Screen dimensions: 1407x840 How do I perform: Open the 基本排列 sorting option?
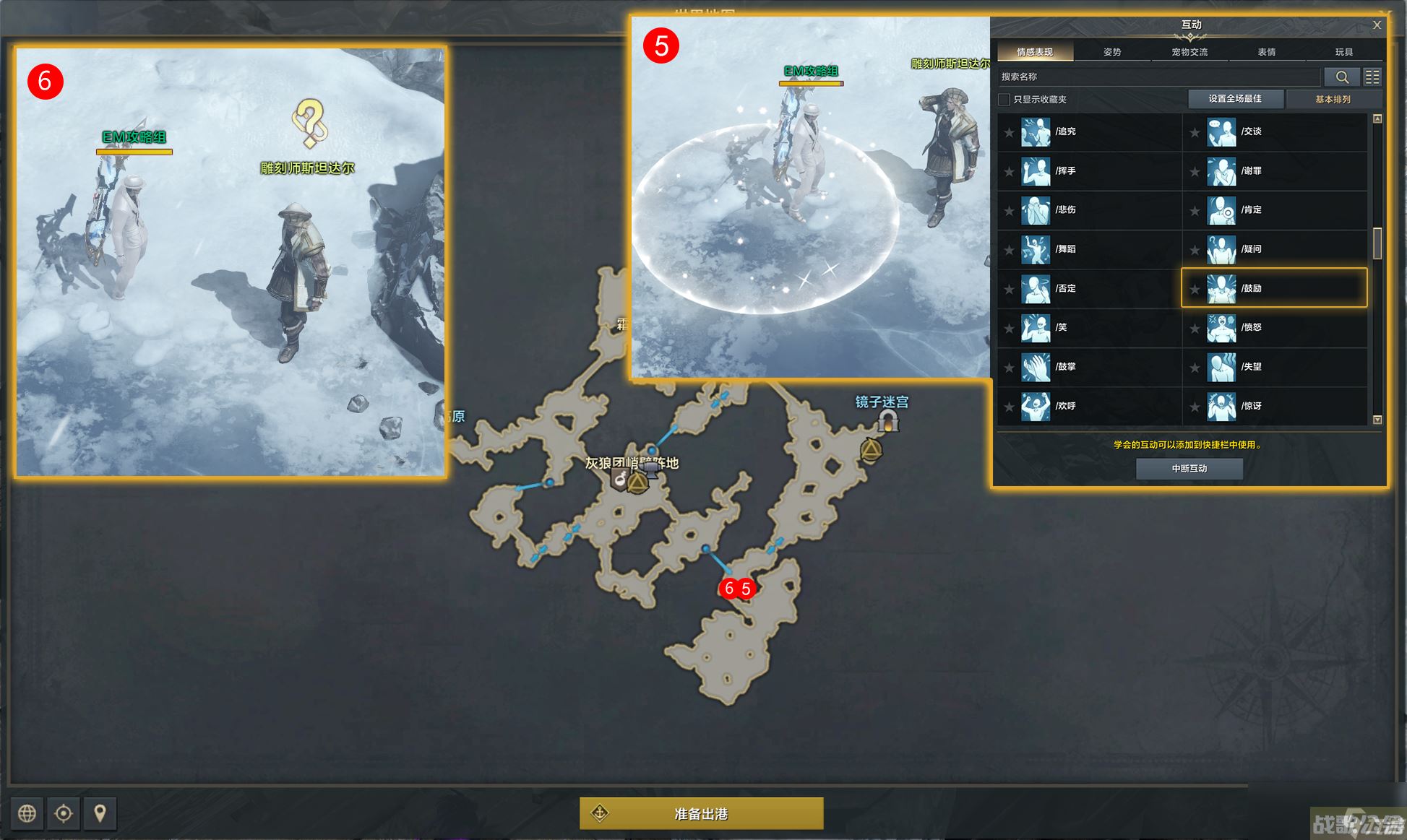tap(1333, 100)
